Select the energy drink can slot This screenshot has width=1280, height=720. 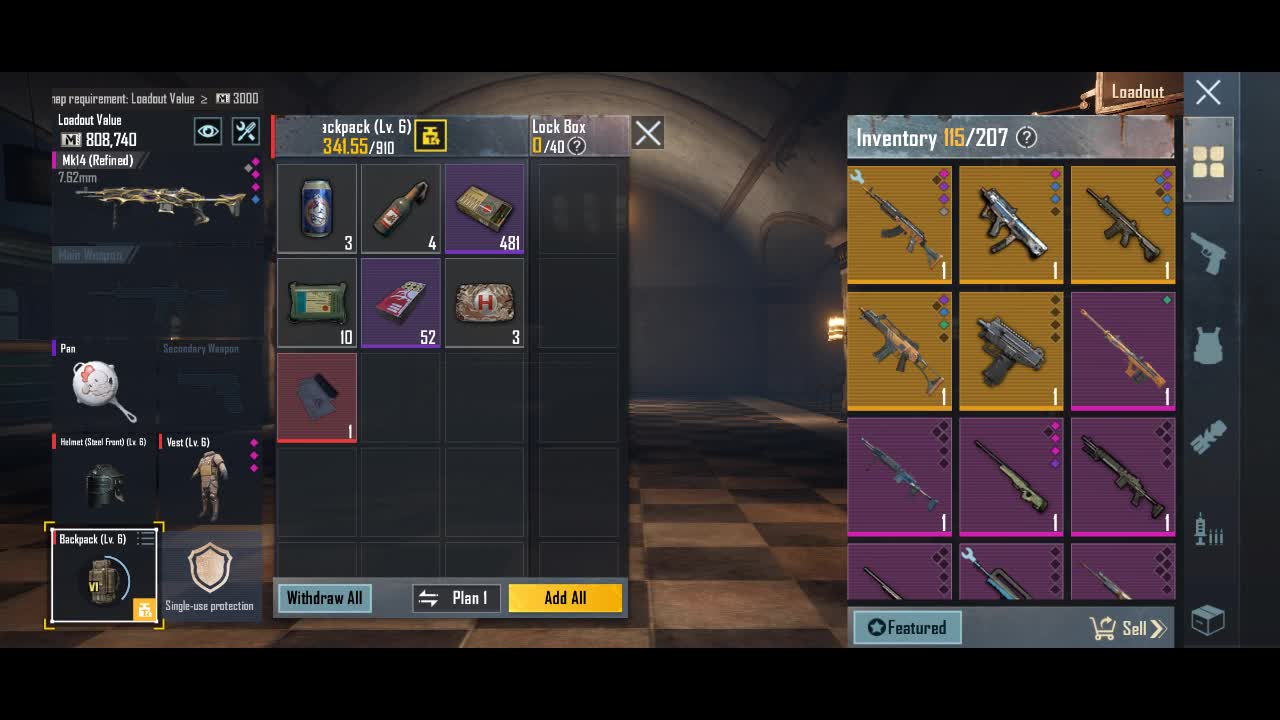pos(317,209)
